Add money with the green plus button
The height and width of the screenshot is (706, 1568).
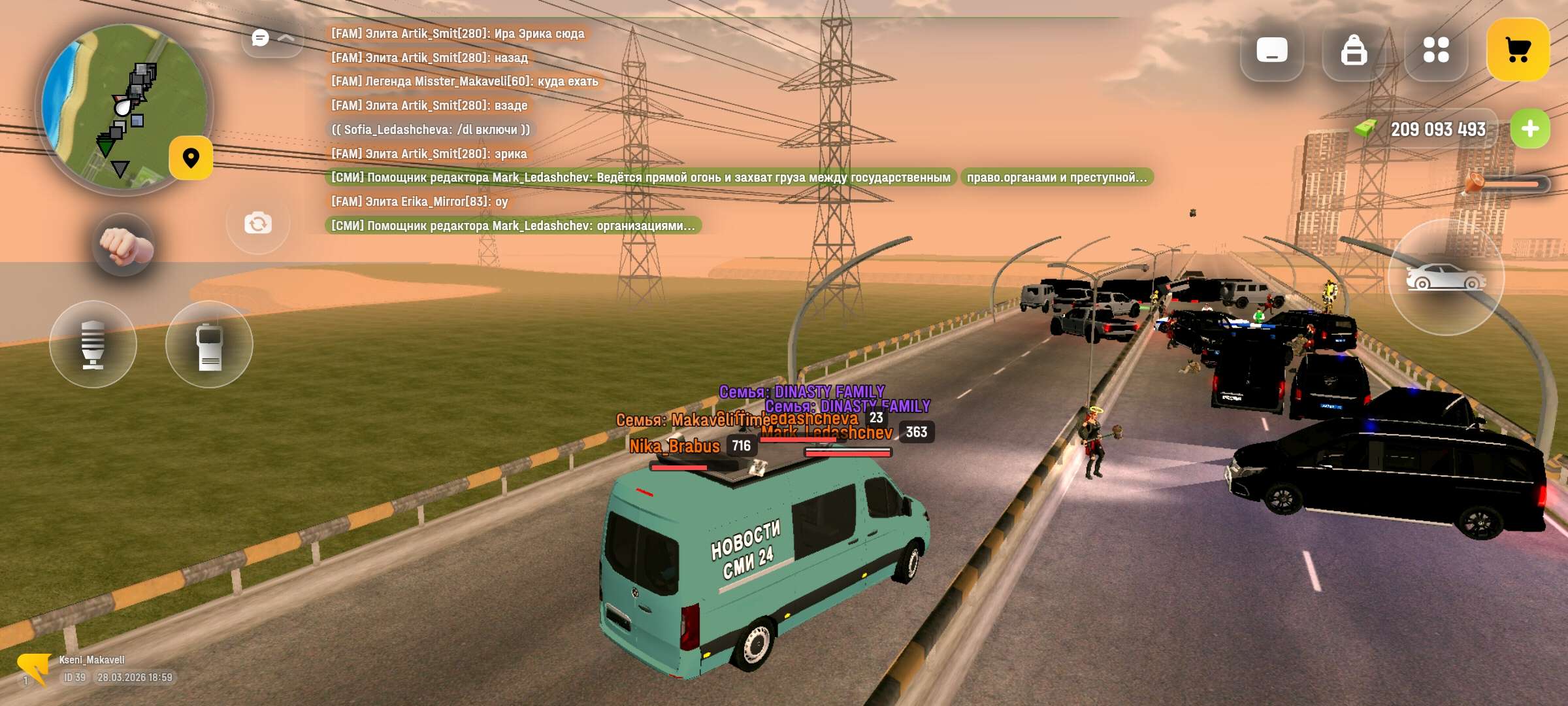point(1529,129)
